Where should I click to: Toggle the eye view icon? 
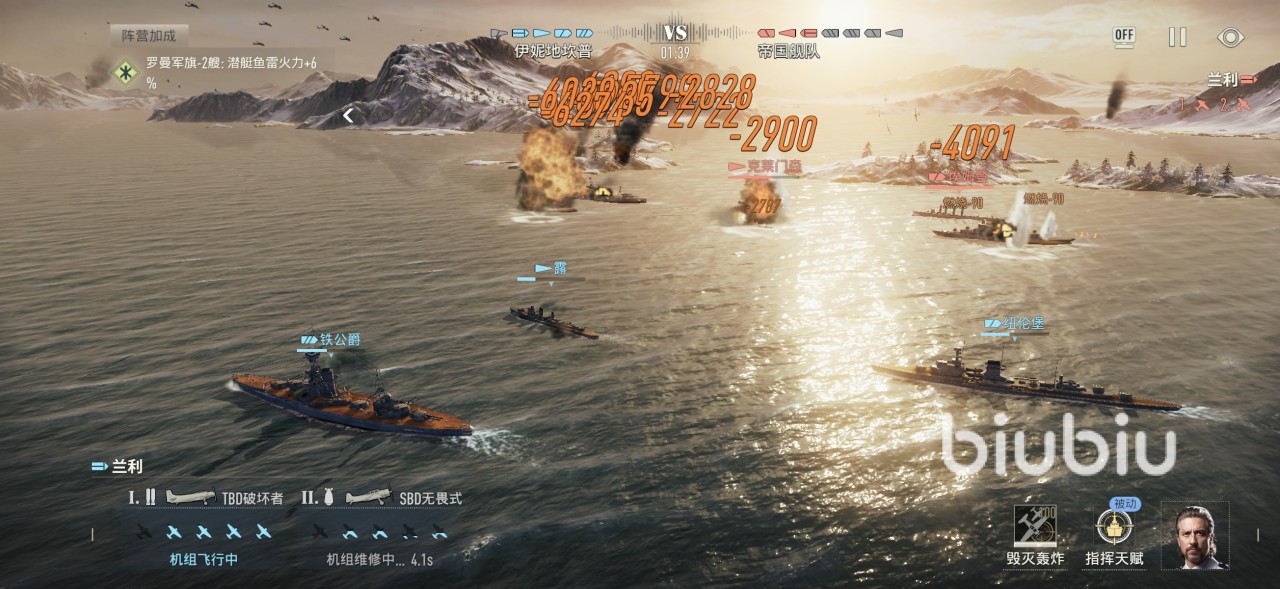1230,37
